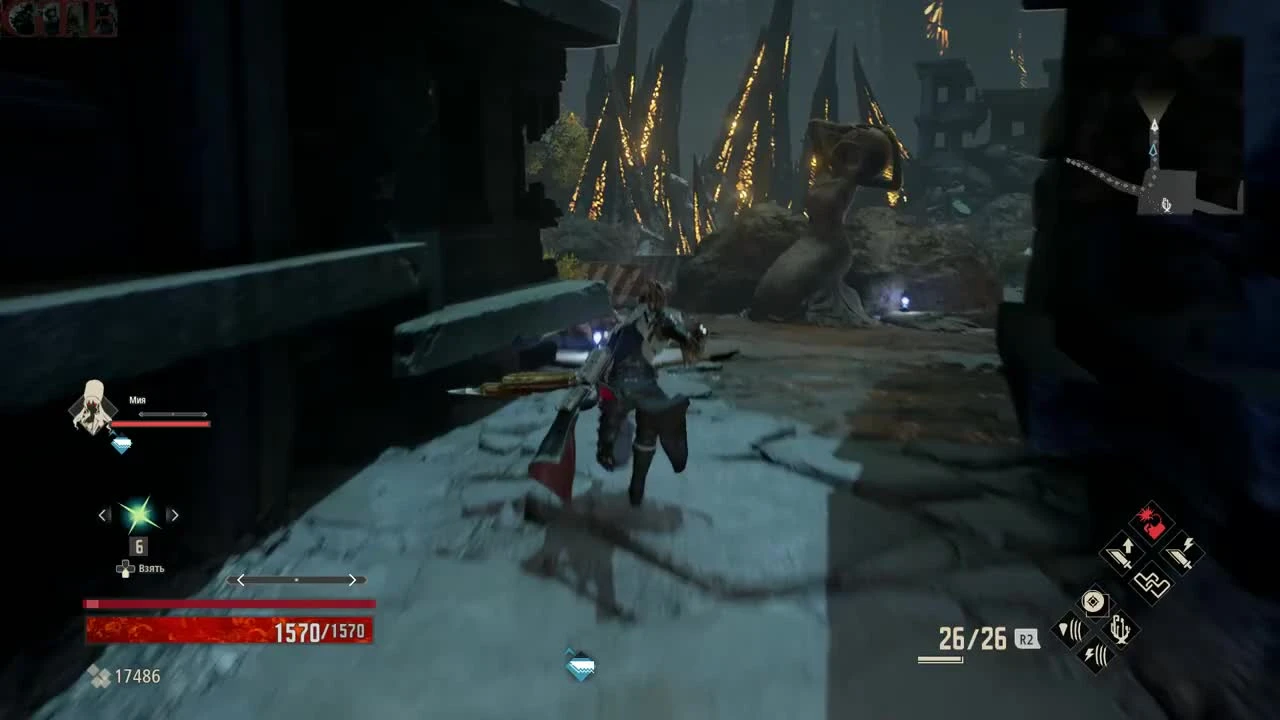Image resolution: width=1280 pixels, height=720 pixels.
Task: Open the weapon switch arrow on the slider bar
Action: click(353, 580)
